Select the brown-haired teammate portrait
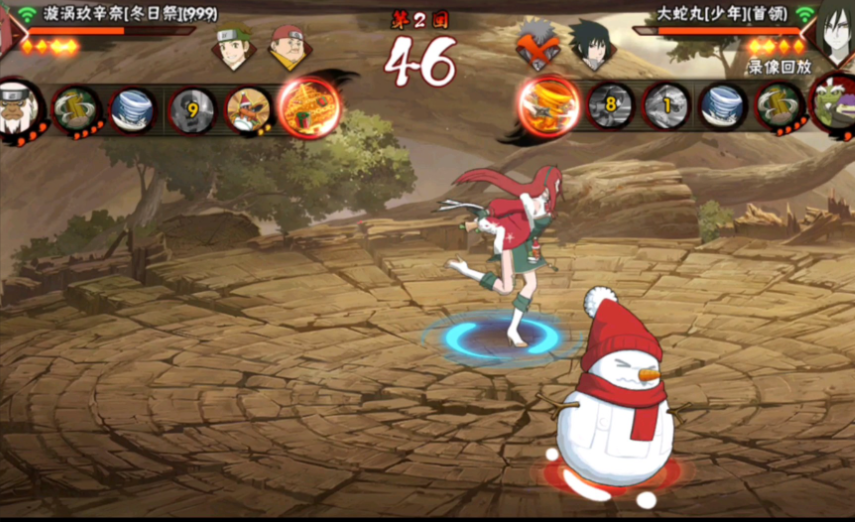Viewport: 855px width, 522px height. pos(234,47)
